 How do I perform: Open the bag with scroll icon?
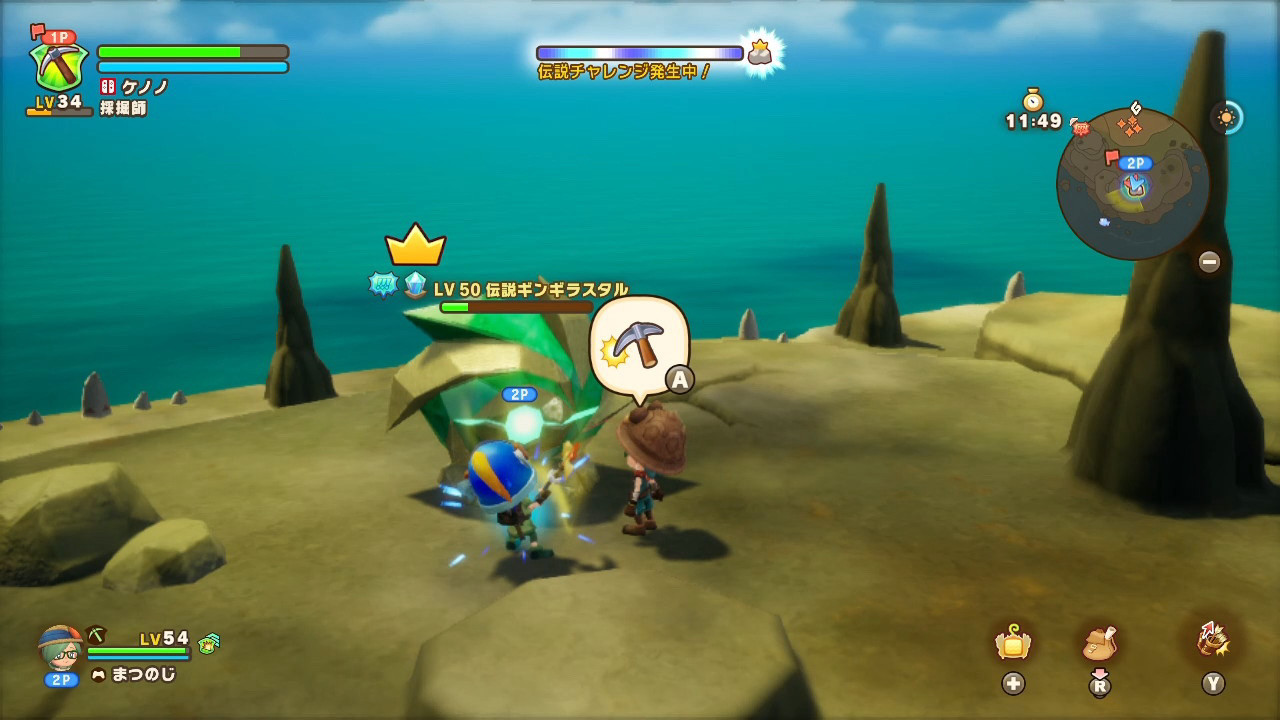point(1099,643)
